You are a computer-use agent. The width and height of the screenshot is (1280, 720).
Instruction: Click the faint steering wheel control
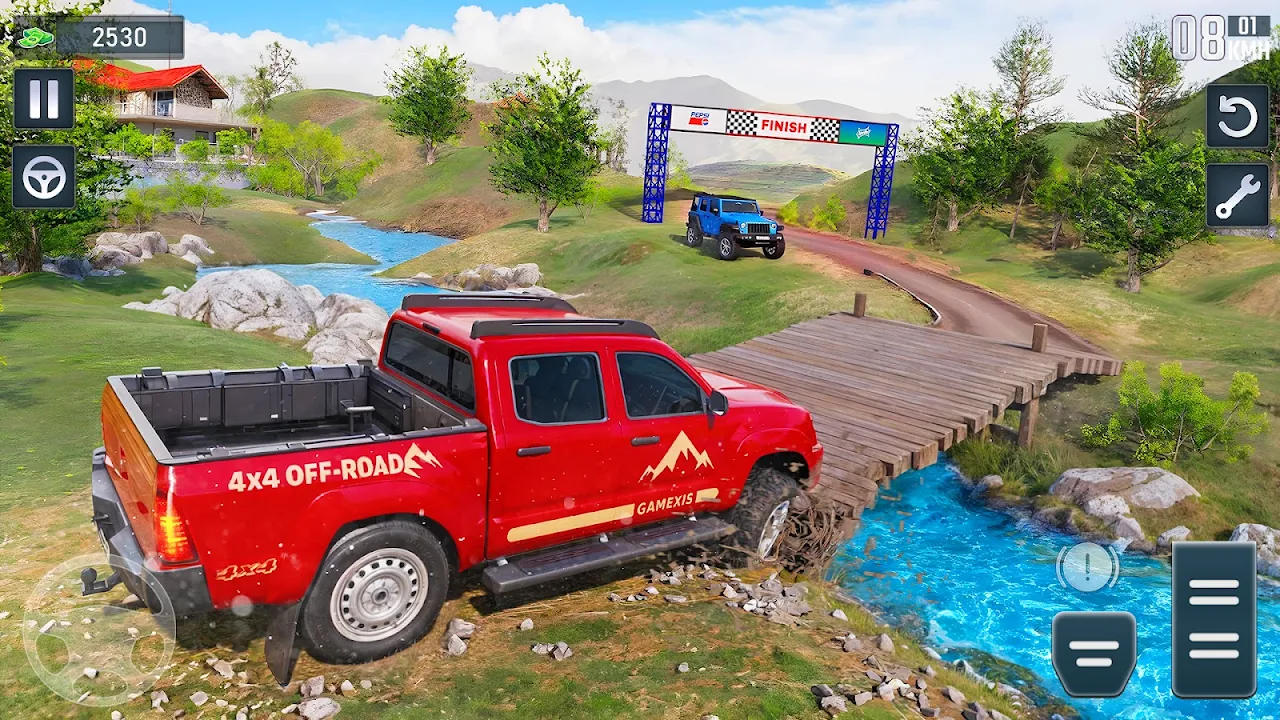[x=98, y=630]
